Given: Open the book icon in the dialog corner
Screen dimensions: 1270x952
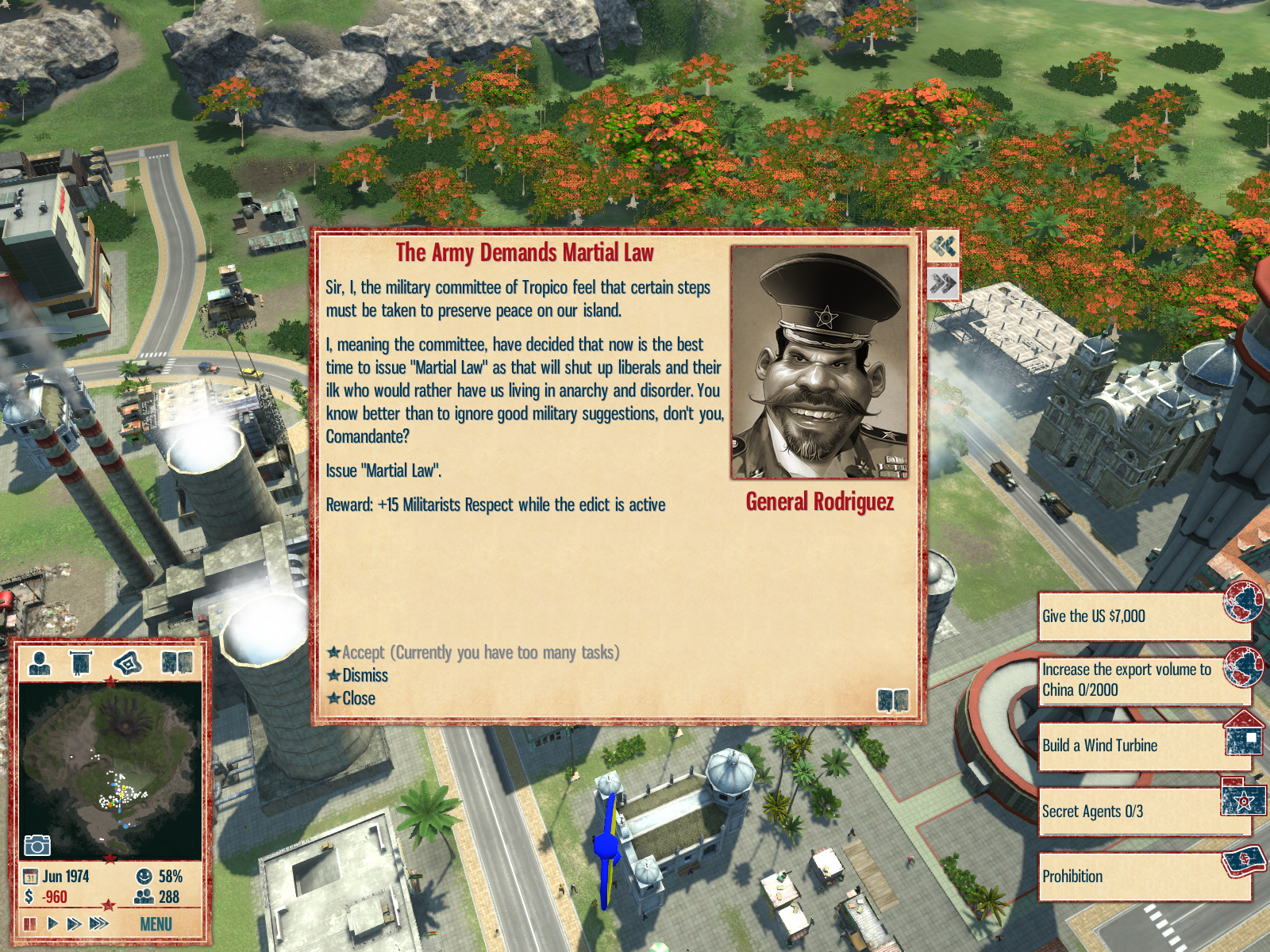Looking at the screenshot, I should (893, 701).
